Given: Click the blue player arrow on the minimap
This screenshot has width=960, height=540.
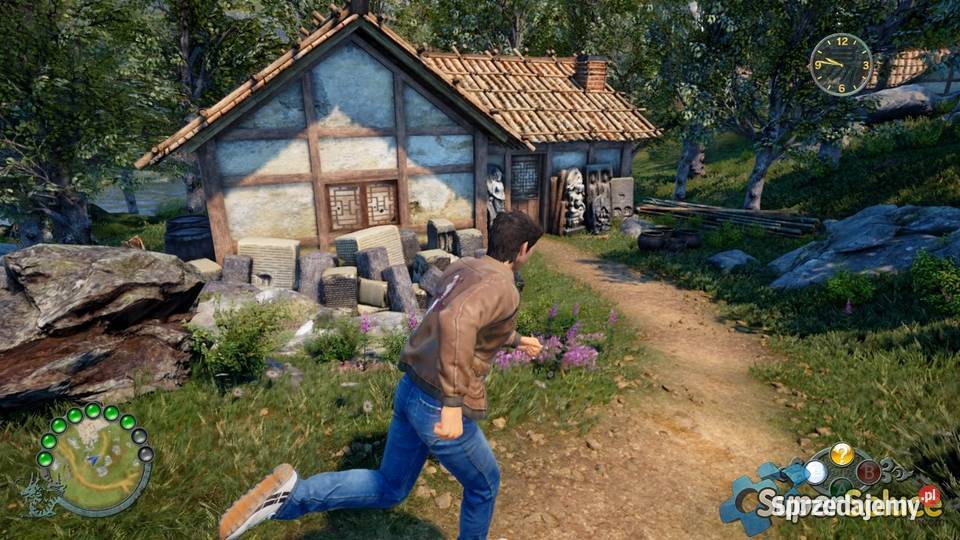Looking at the screenshot, I should (x=95, y=459).
